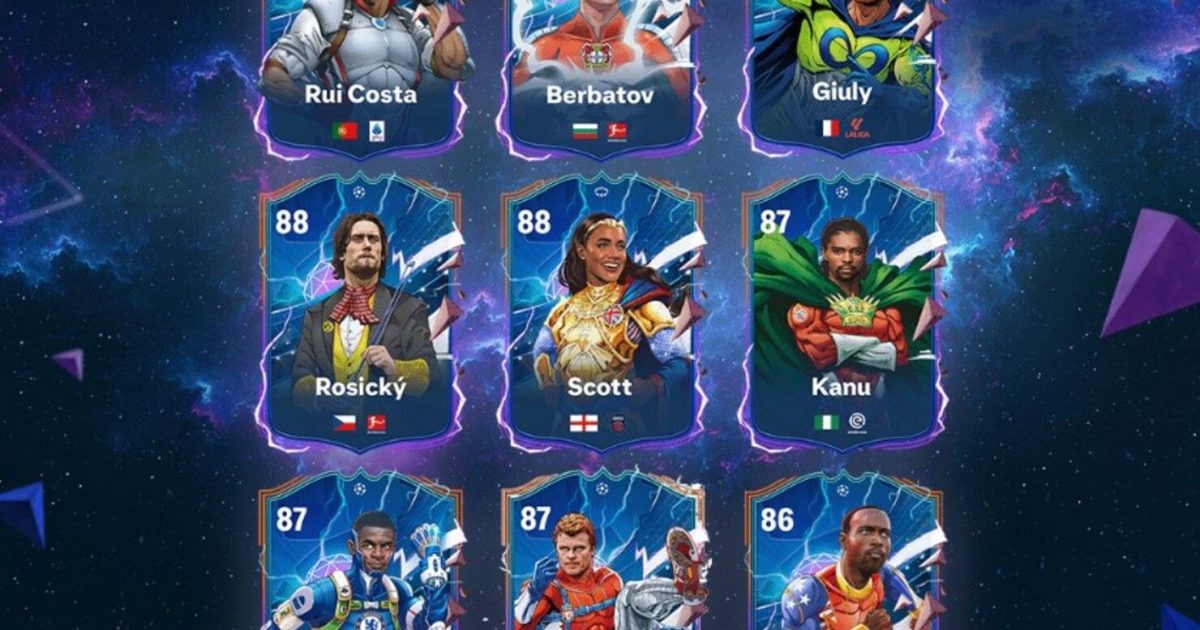Pick the Giuly player card
Viewport: 1200px width, 630px height.
click(842, 70)
